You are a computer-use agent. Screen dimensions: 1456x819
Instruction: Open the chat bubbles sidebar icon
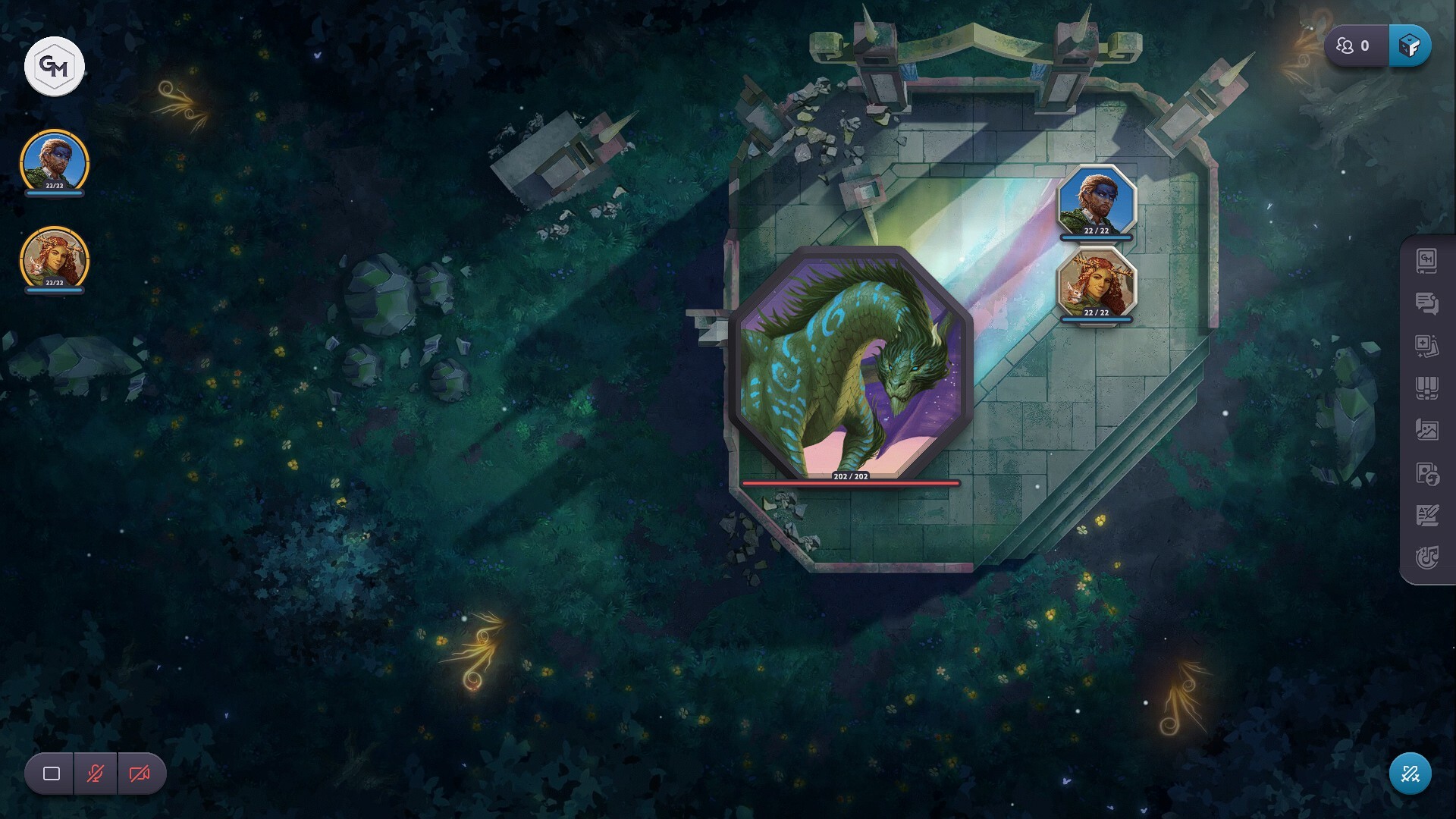1426,303
